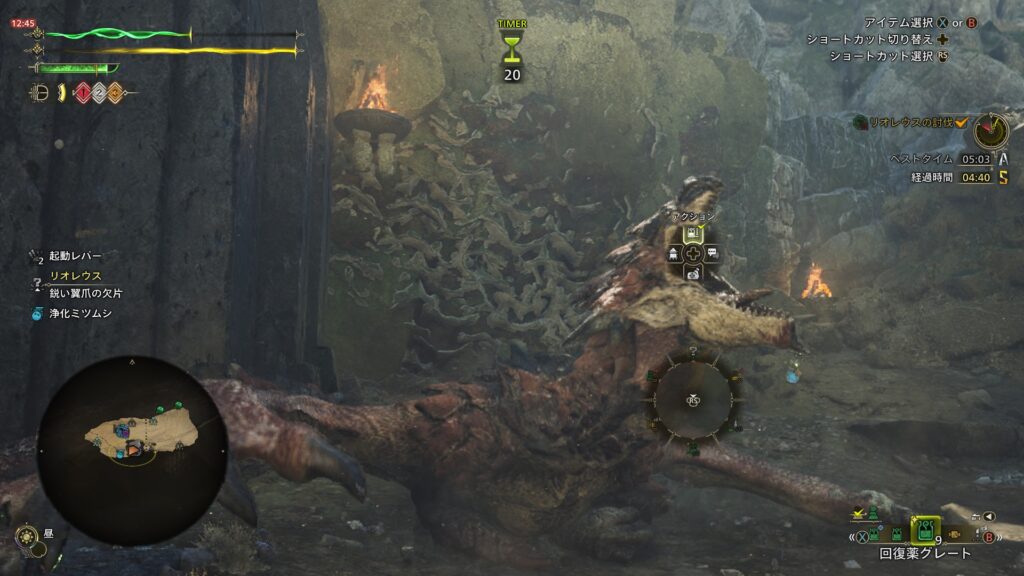Choose the camera shortcut icon
The image size is (1024, 576).
click(x=691, y=272)
